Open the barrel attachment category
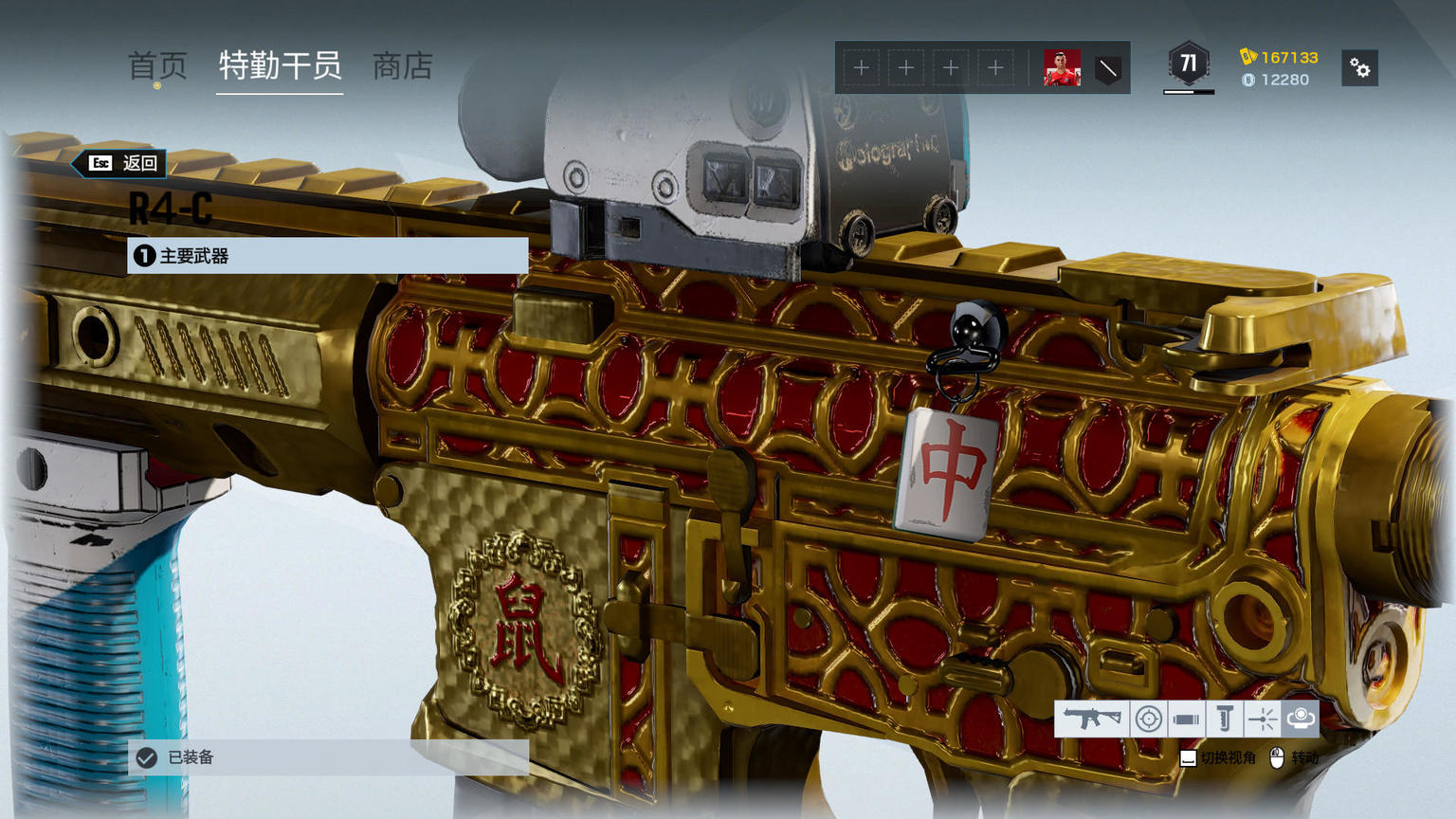Image resolution: width=1456 pixels, height=819 pixels. click(1186, 719)
